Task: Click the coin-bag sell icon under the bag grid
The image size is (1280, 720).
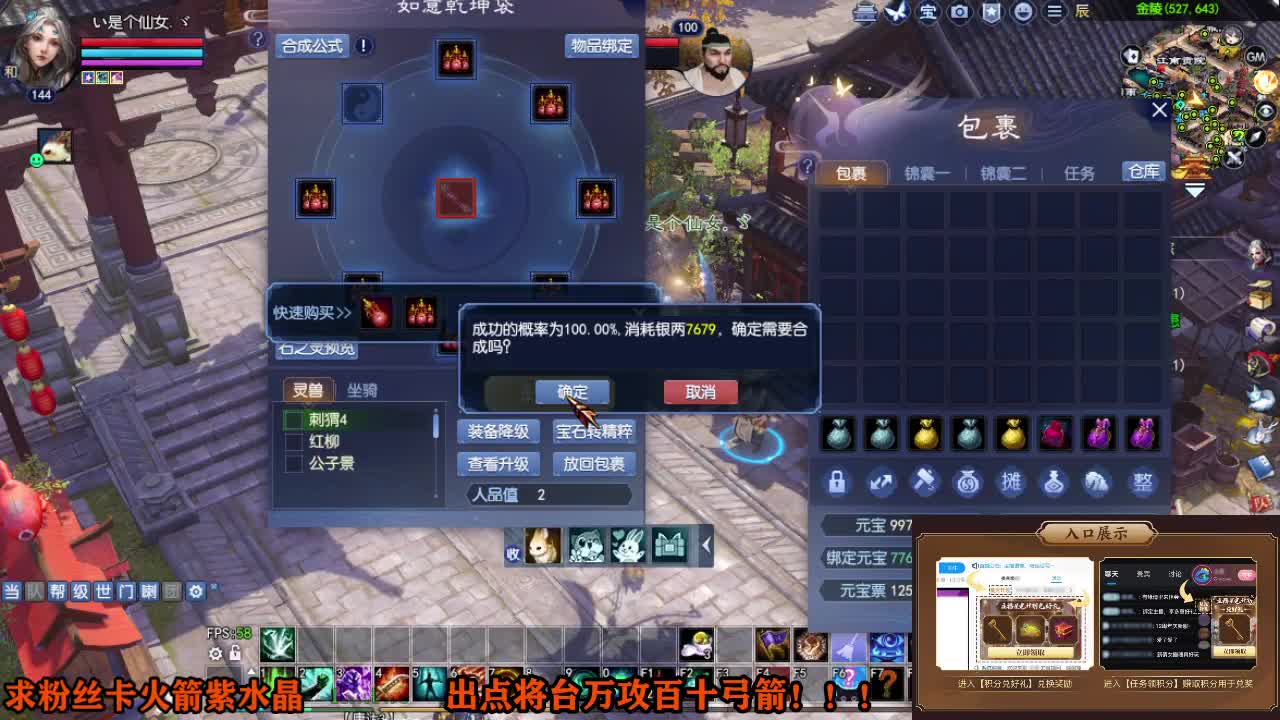Action: [967, 482]
